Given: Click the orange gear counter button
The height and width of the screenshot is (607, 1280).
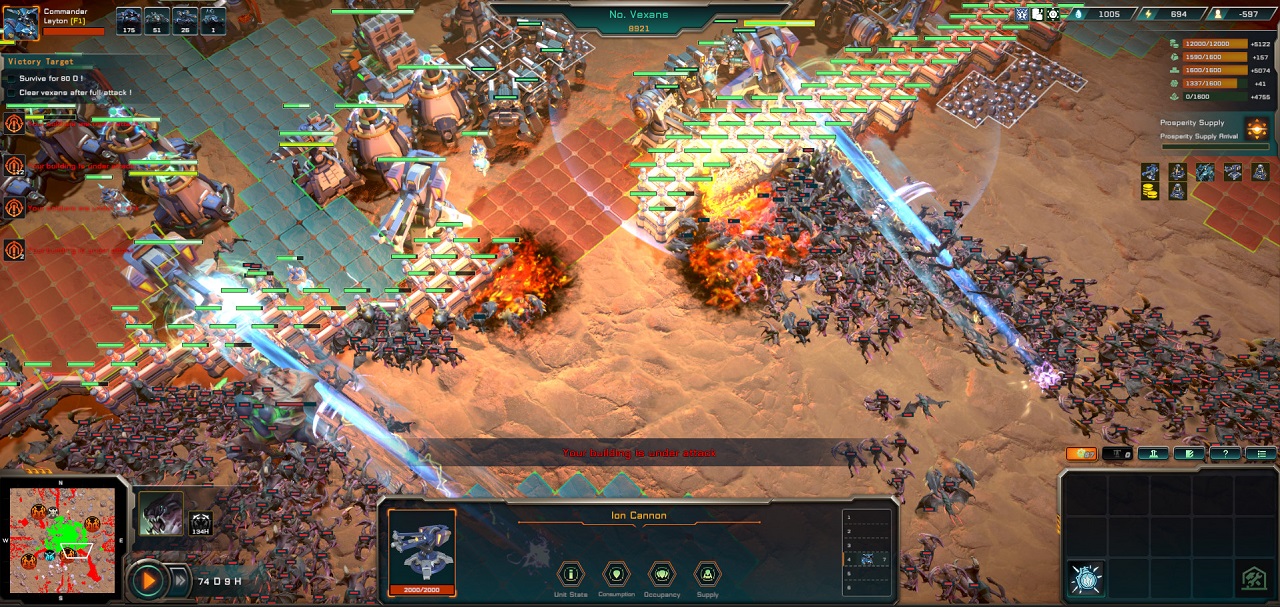Looking at the screenshot, I should tap(1081, 454).
